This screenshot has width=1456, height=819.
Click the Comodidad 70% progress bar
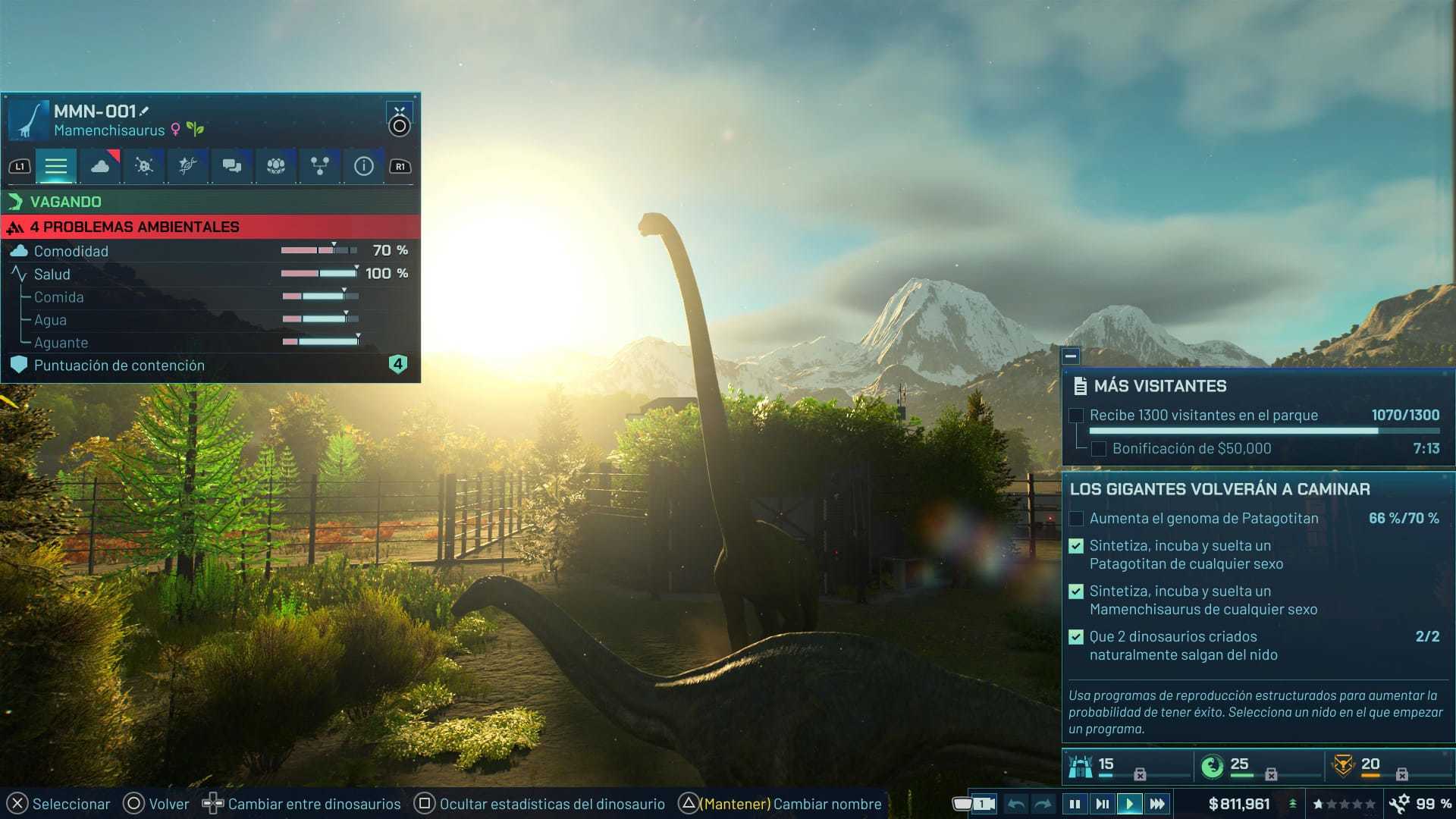tap(318, 250)
